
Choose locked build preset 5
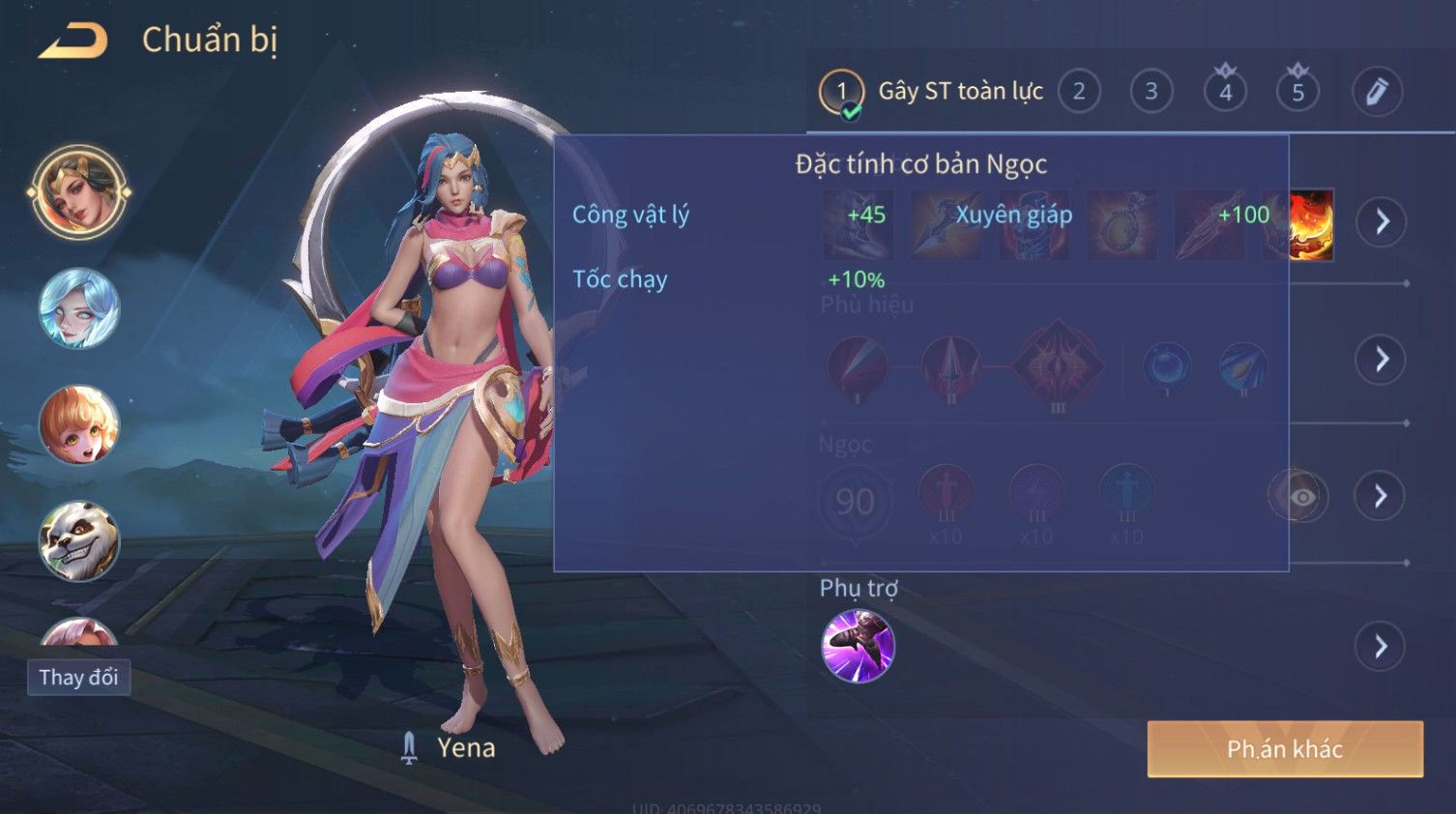coord(1297,92)
